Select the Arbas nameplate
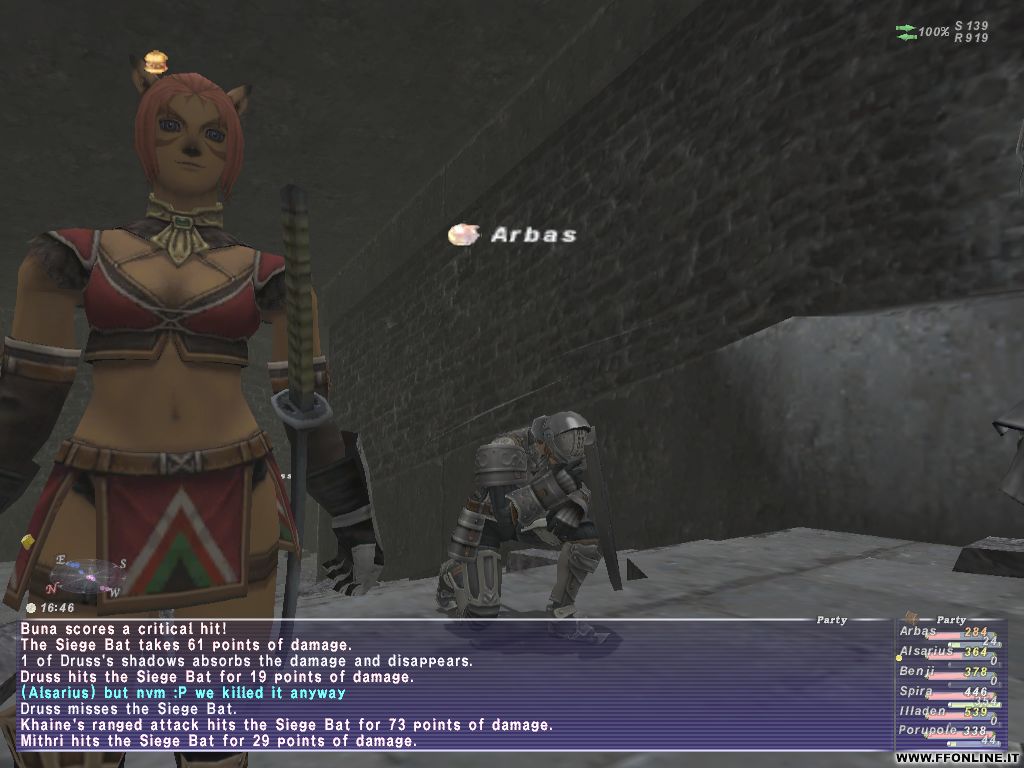The height and width of the screenshot is (768, 1024). [533, 235]
